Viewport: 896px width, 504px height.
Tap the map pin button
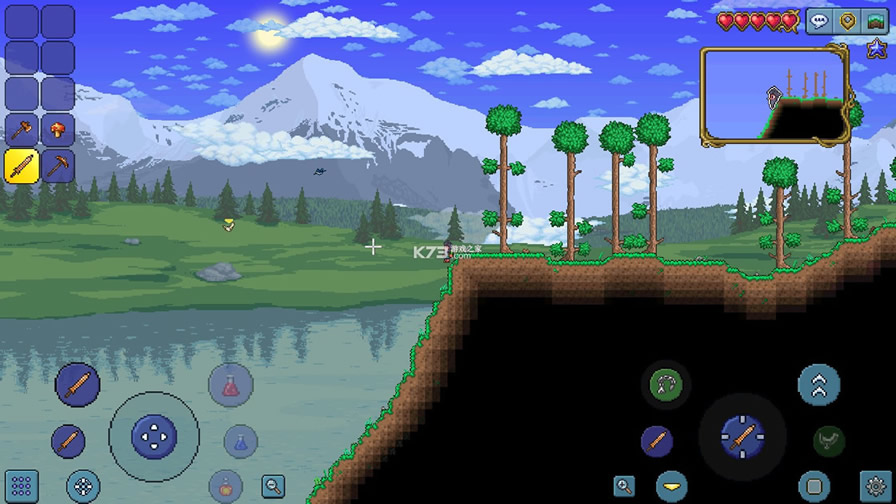[x=848, y=21]
